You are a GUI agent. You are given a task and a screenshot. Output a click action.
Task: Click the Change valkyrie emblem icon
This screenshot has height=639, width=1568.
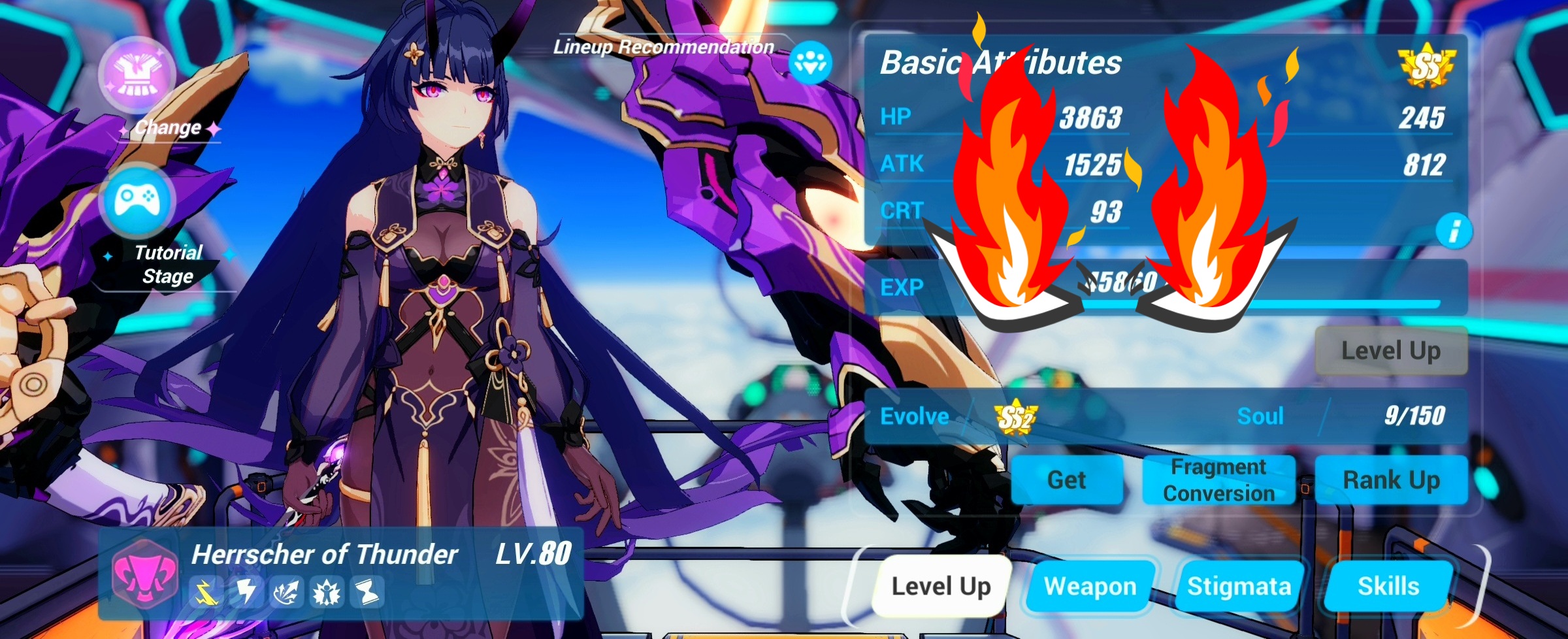(x=135, y=75)
